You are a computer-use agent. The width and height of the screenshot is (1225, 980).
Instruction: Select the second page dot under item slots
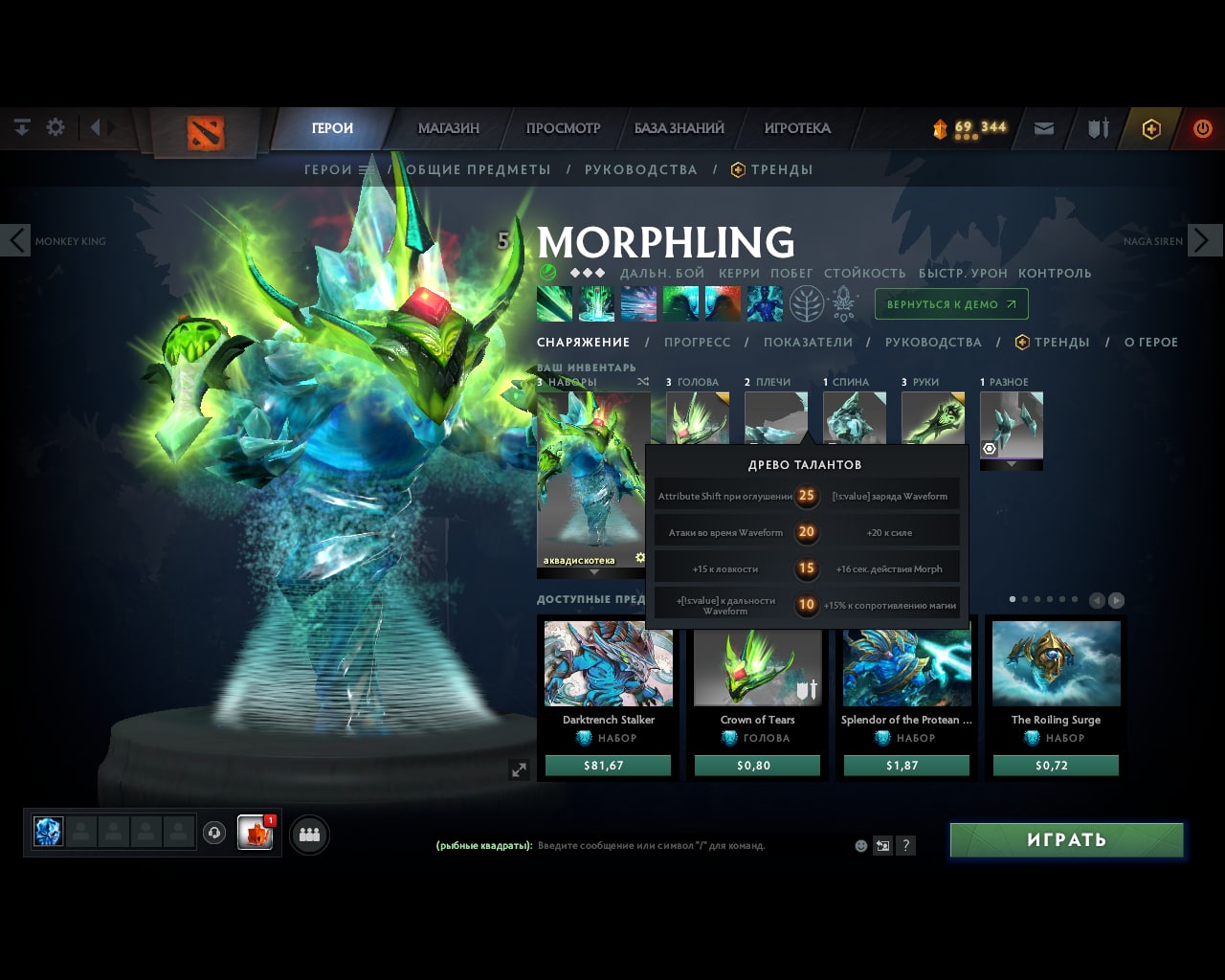click(1024, 599)
